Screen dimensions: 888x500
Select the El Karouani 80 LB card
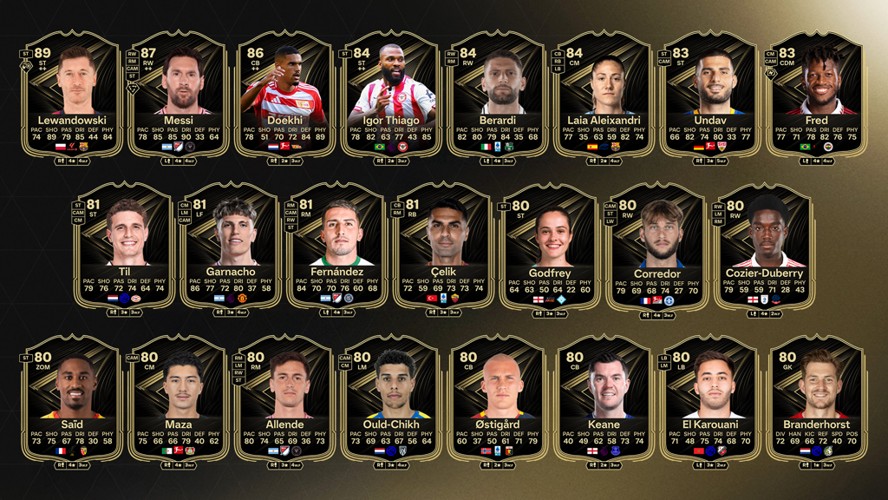710,398
